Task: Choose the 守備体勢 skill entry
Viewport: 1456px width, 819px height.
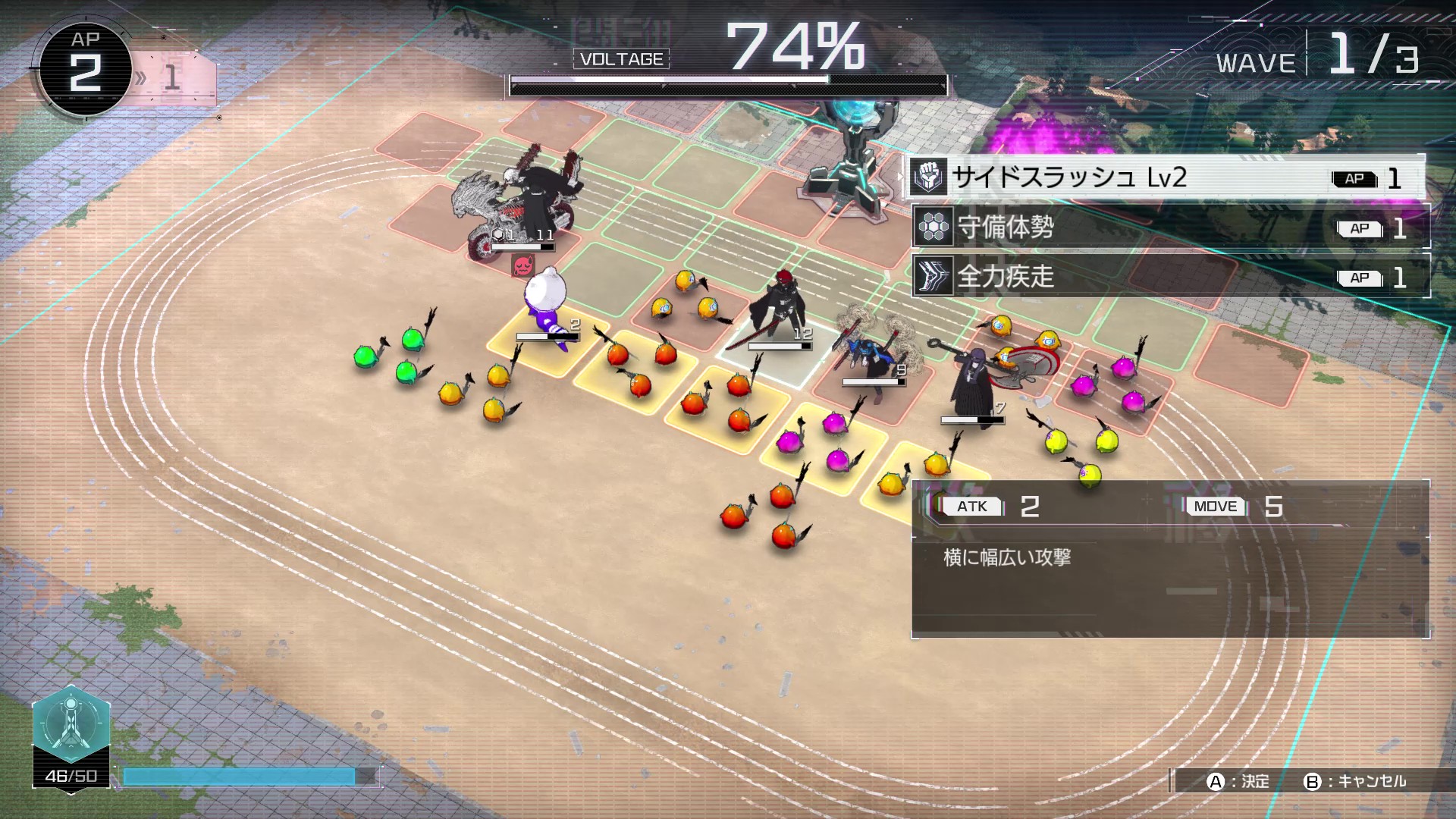Action: coord(1169,227)
